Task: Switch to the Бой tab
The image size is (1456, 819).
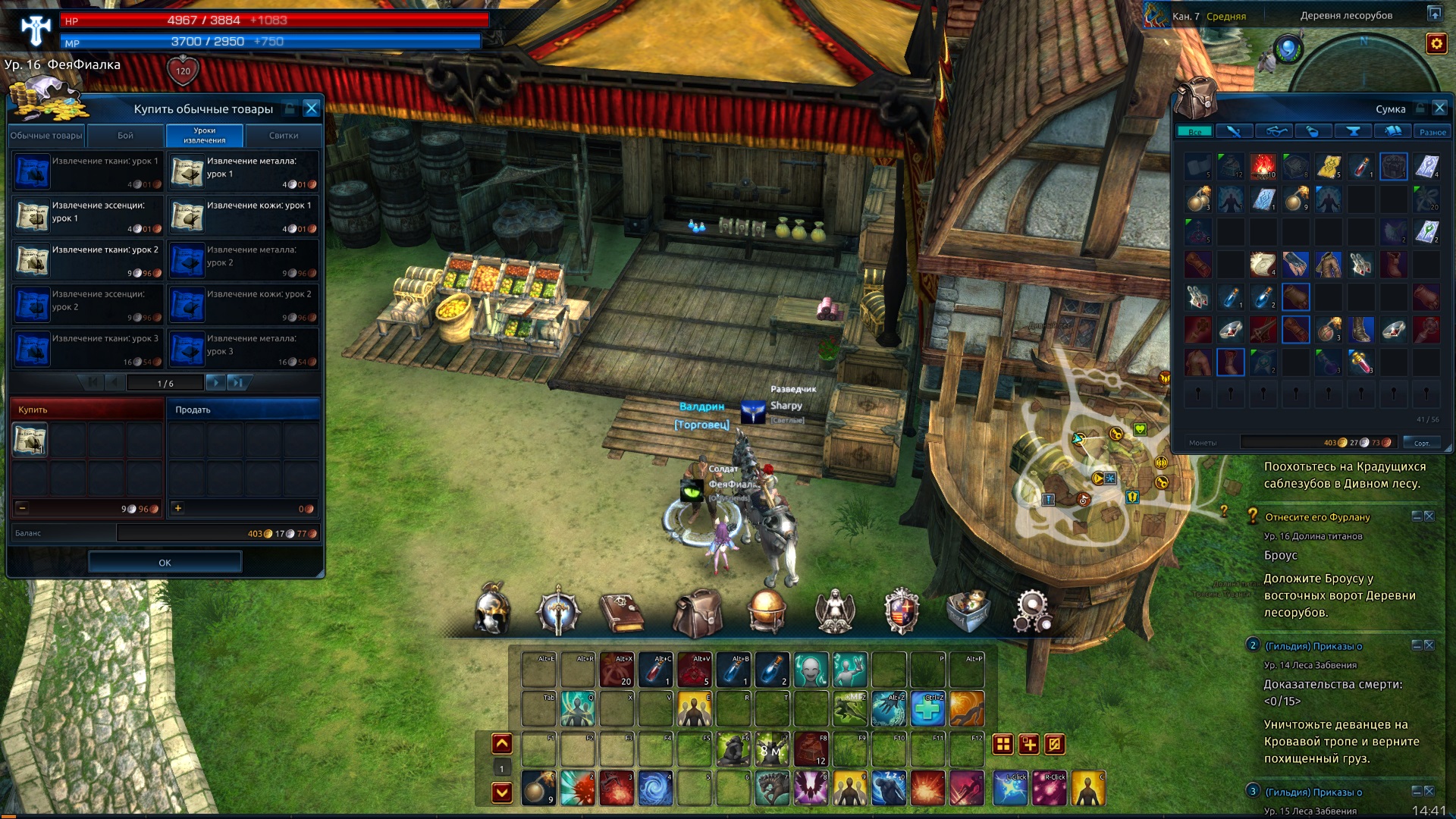Action: (x=126, y=136)
